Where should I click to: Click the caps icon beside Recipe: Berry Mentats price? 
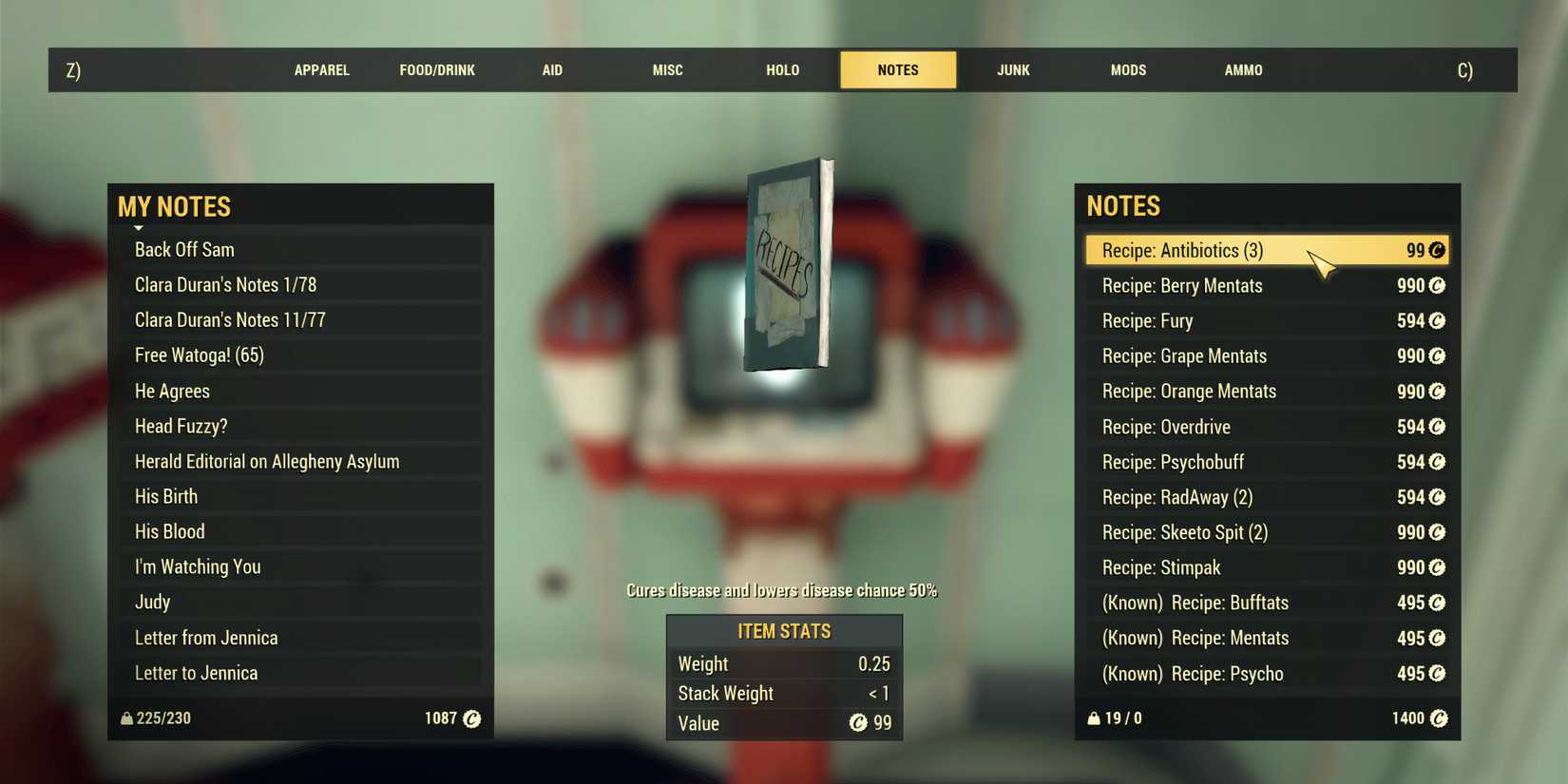(x=1437, y=285)
